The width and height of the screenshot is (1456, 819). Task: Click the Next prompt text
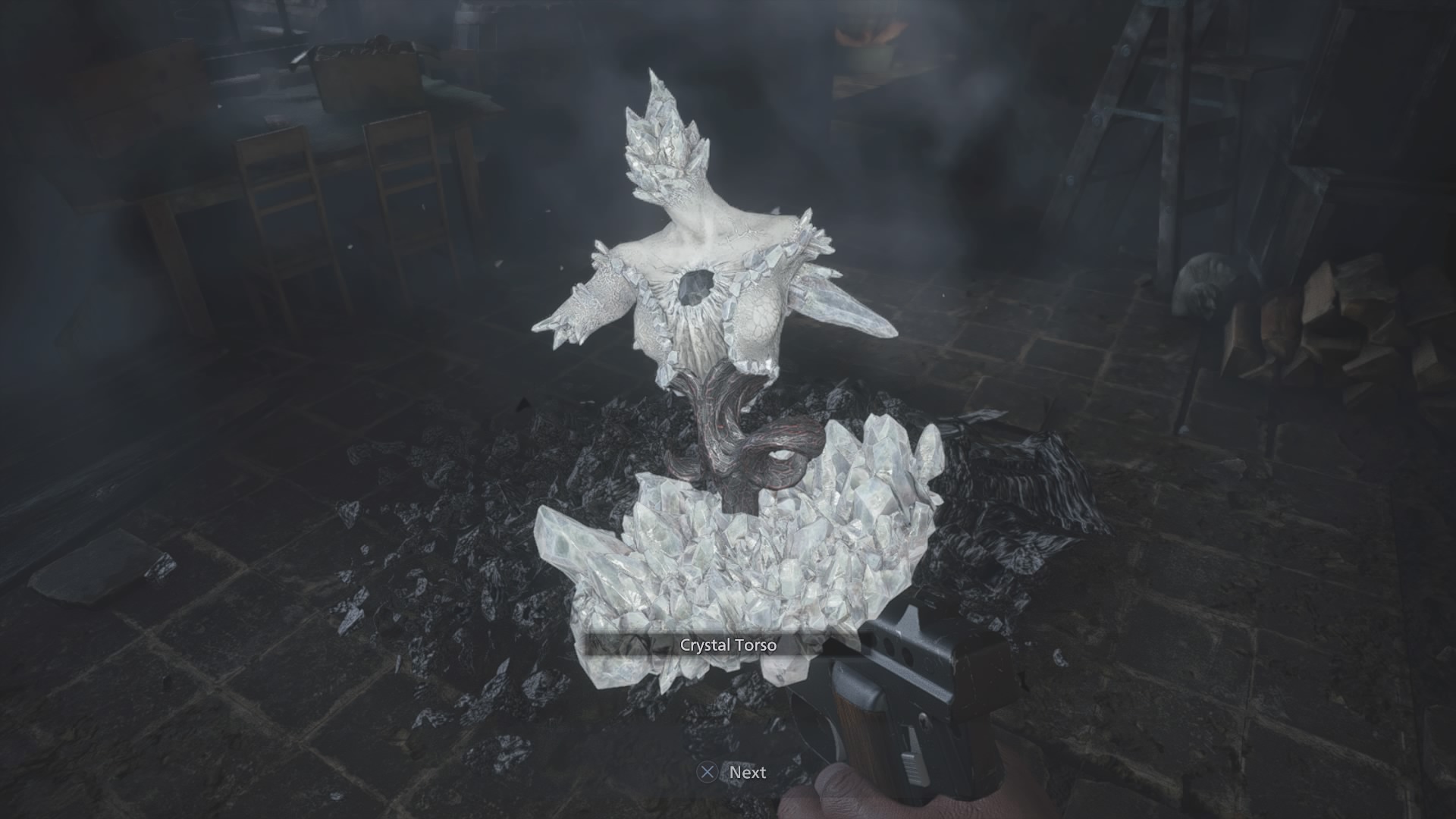click(747, 773)
